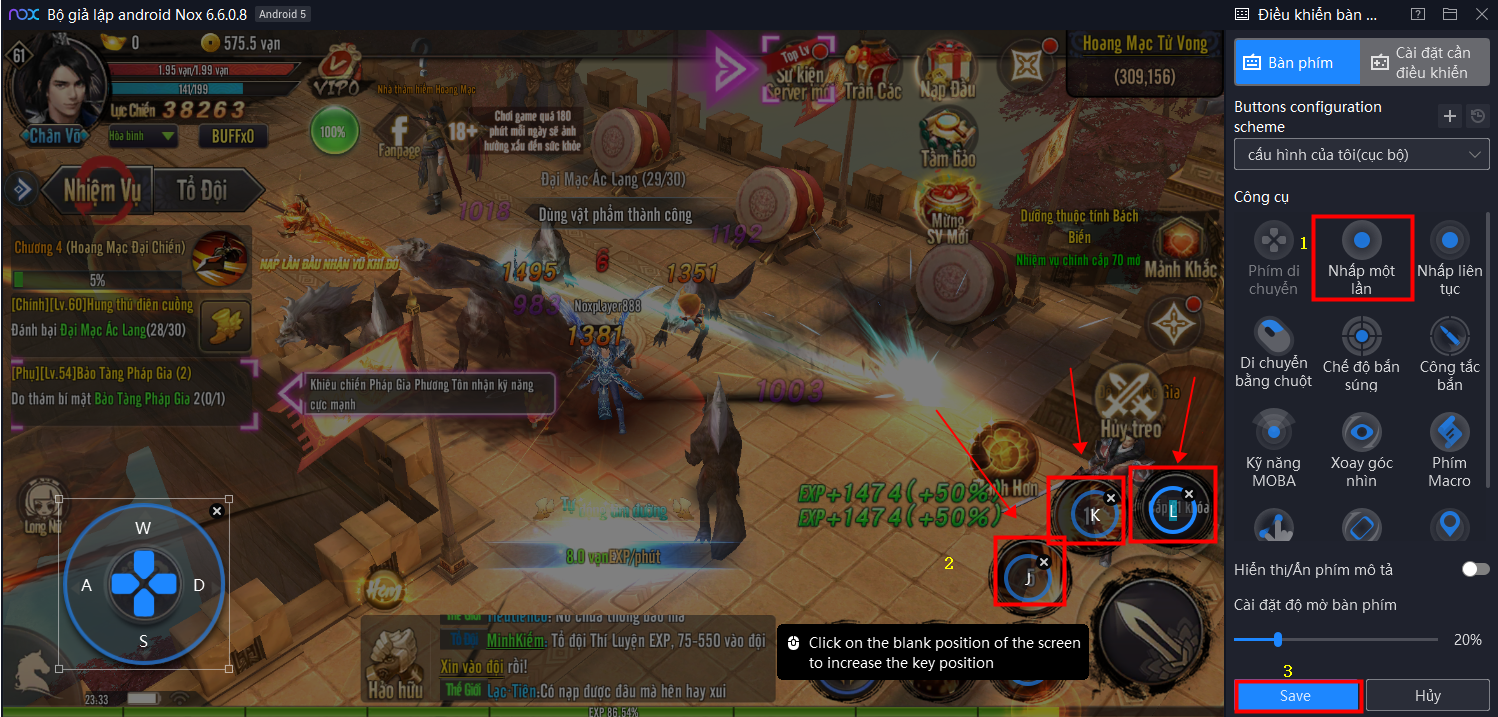Open the Nạp Đầu recharge icon

click(x=947, y=70)
